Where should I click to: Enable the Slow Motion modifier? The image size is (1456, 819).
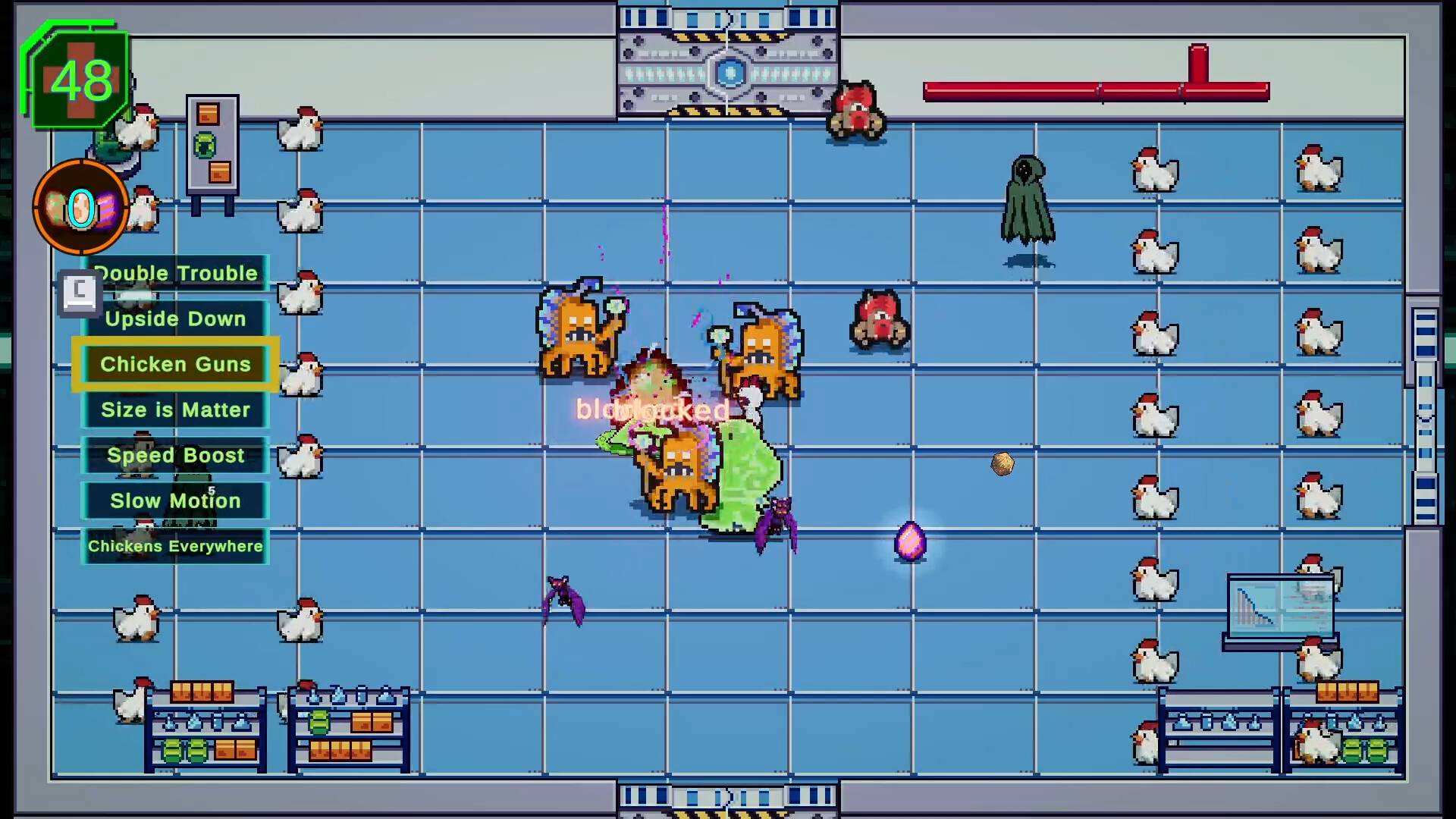(174, 500)
